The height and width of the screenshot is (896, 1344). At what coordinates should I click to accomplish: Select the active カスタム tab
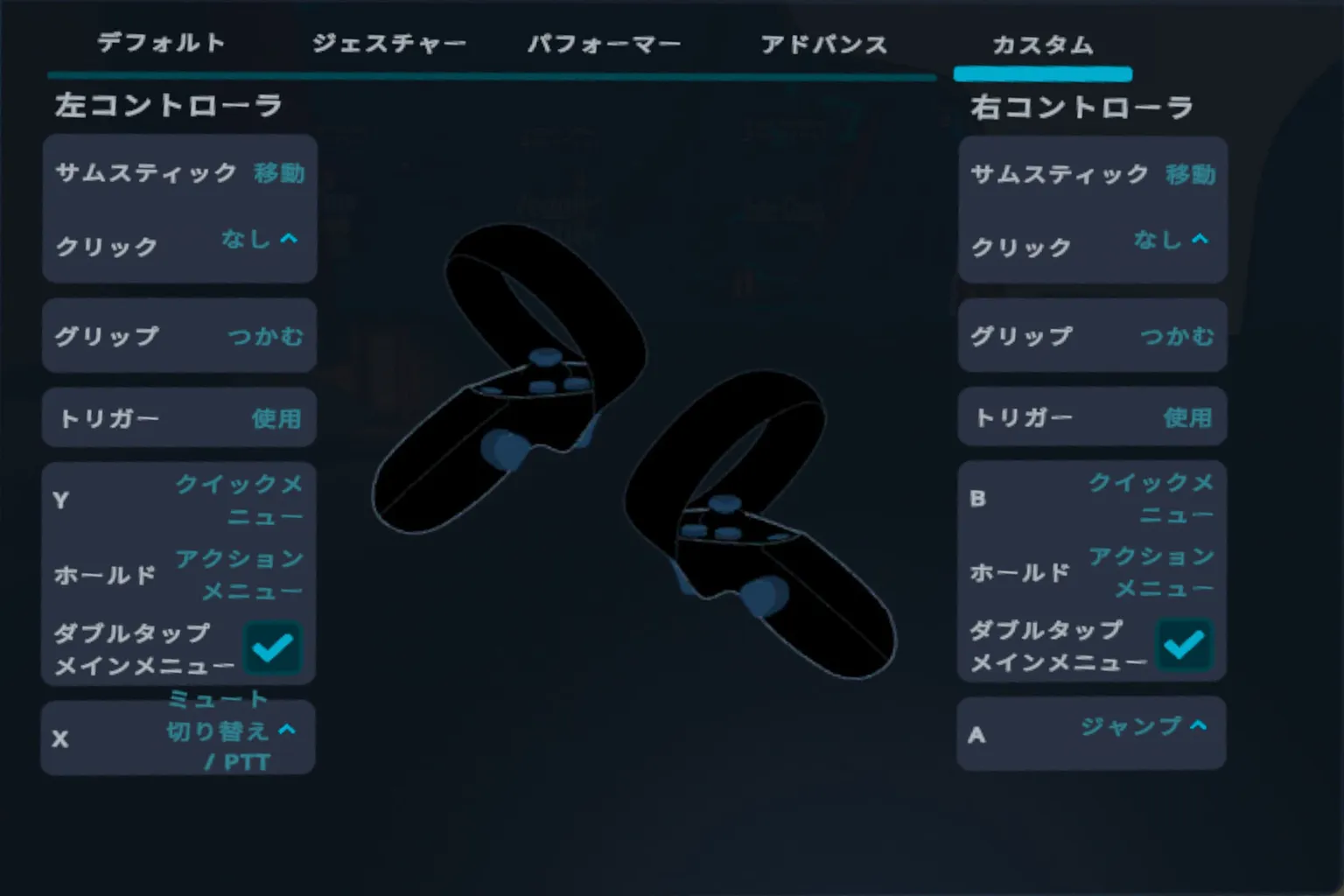[1041, 44]
